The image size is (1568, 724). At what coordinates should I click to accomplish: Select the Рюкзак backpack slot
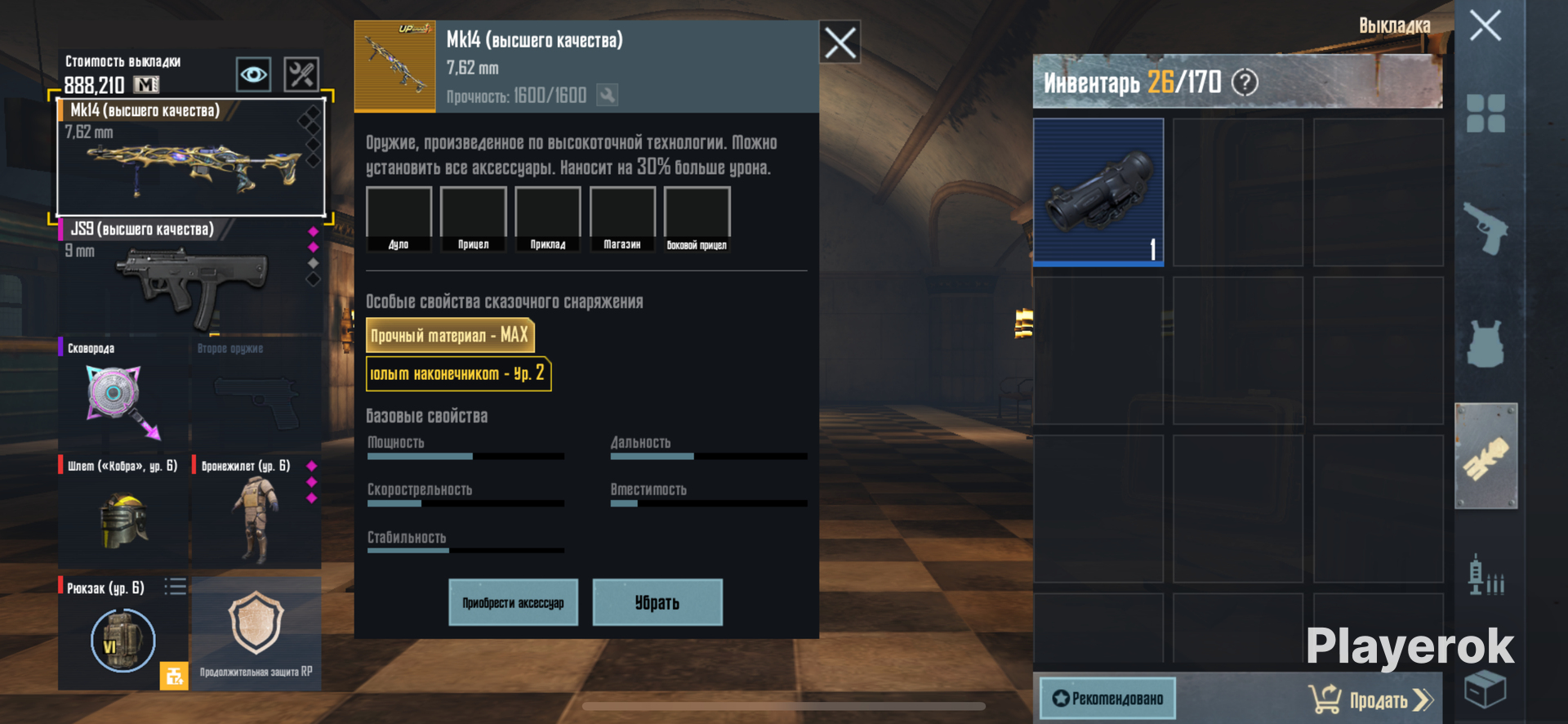coord(122,633)
